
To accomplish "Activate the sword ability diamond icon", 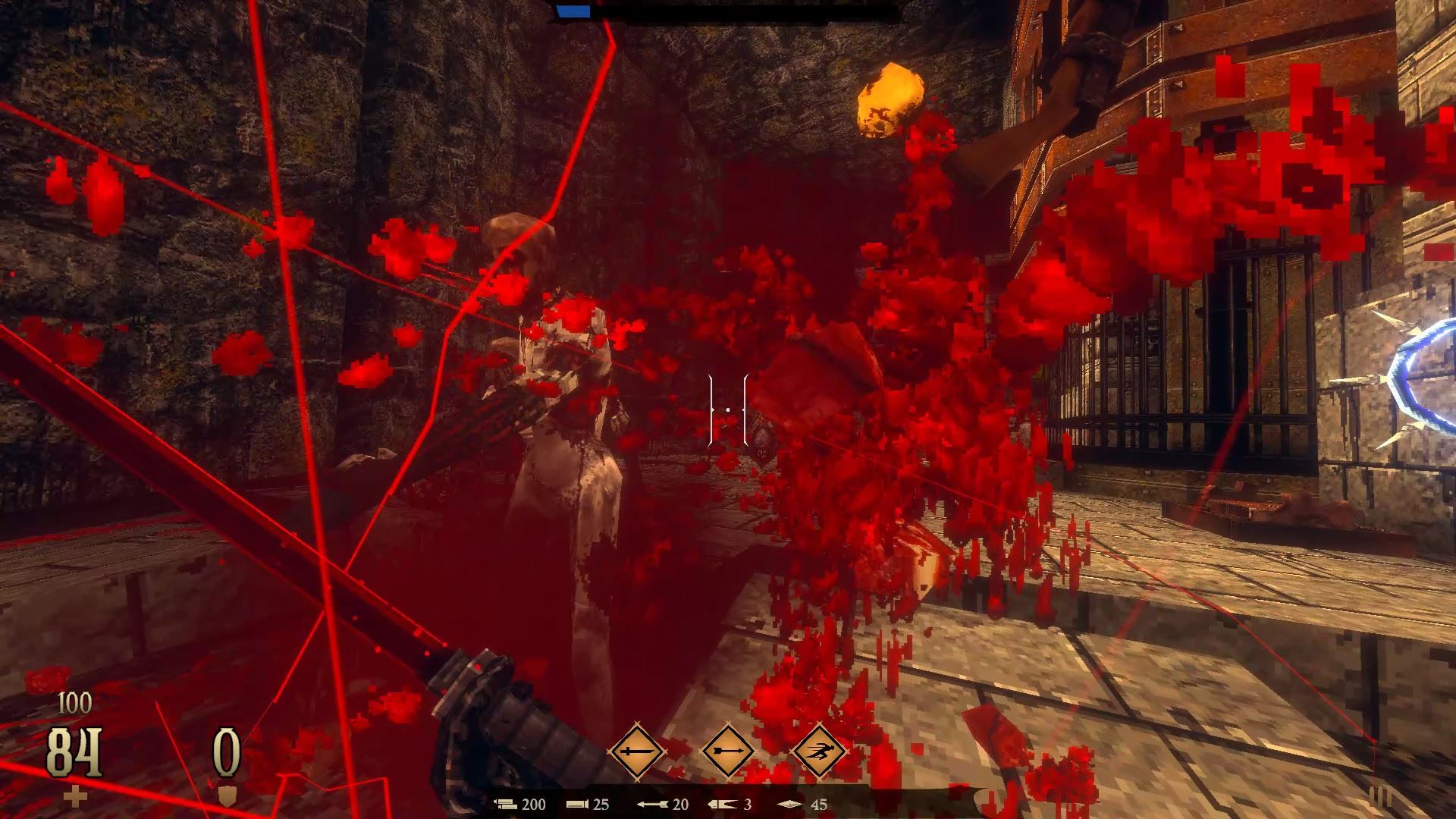I will click(x=636, y=752).
